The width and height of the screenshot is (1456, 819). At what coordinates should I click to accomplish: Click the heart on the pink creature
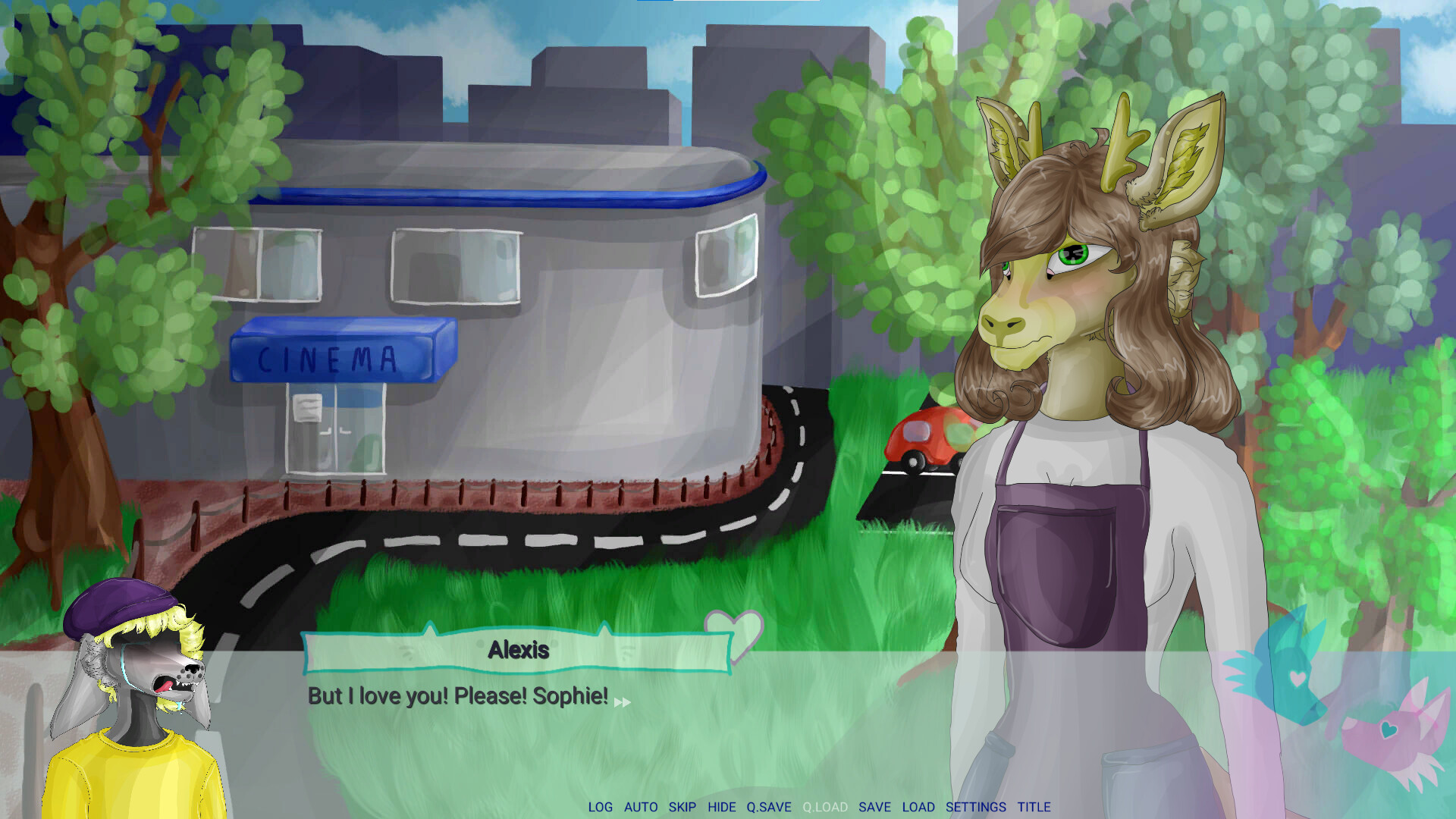click(x=1389, y=730)
